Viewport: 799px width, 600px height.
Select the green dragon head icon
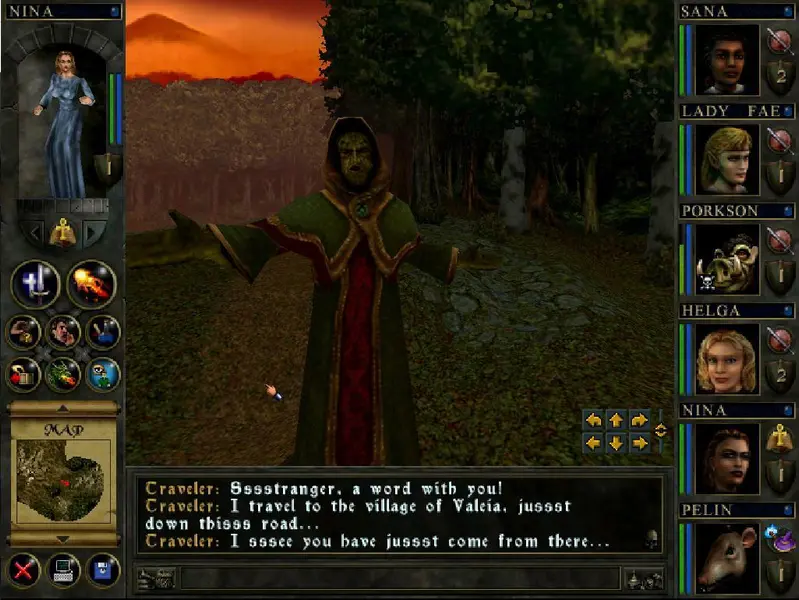pos(63,374)
